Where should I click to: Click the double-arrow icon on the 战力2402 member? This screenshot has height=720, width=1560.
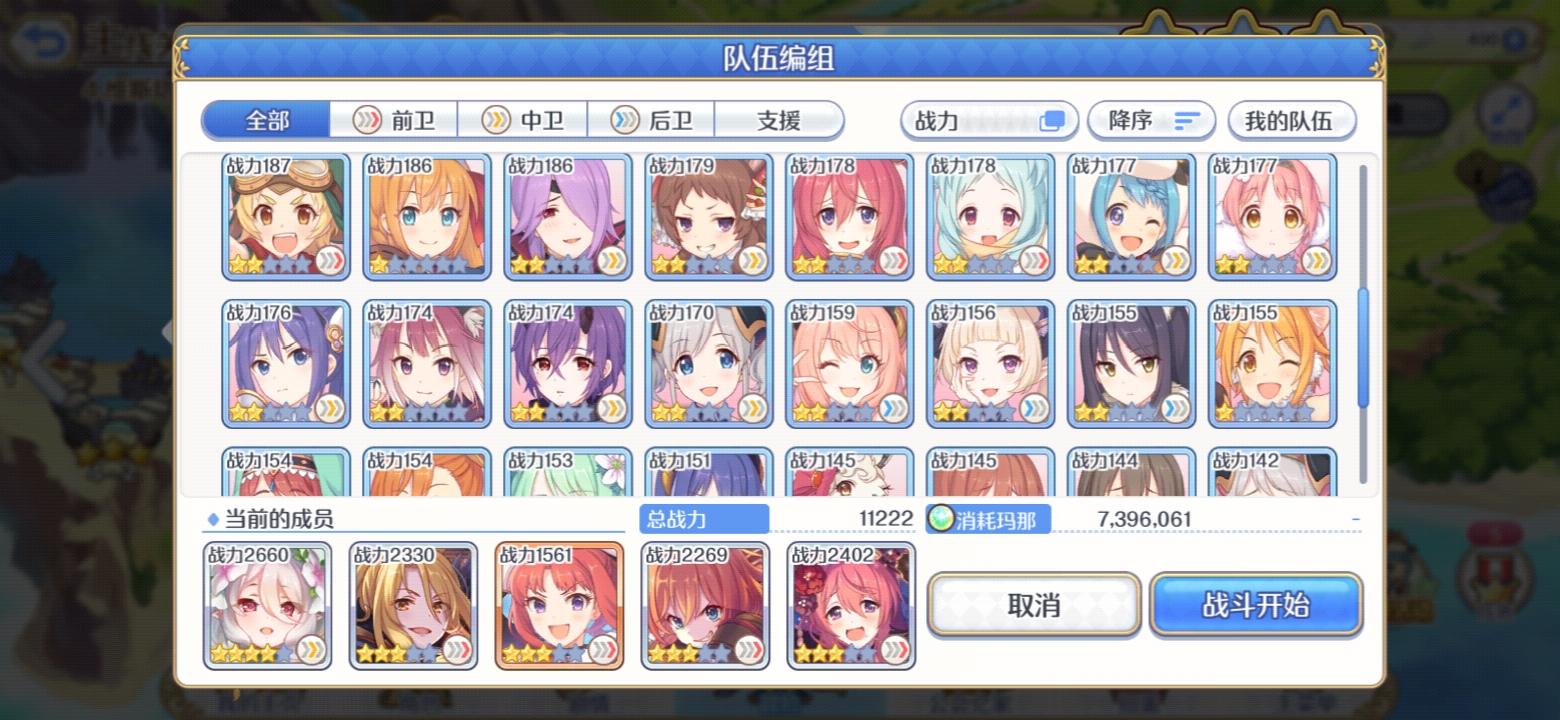(896, 650)
